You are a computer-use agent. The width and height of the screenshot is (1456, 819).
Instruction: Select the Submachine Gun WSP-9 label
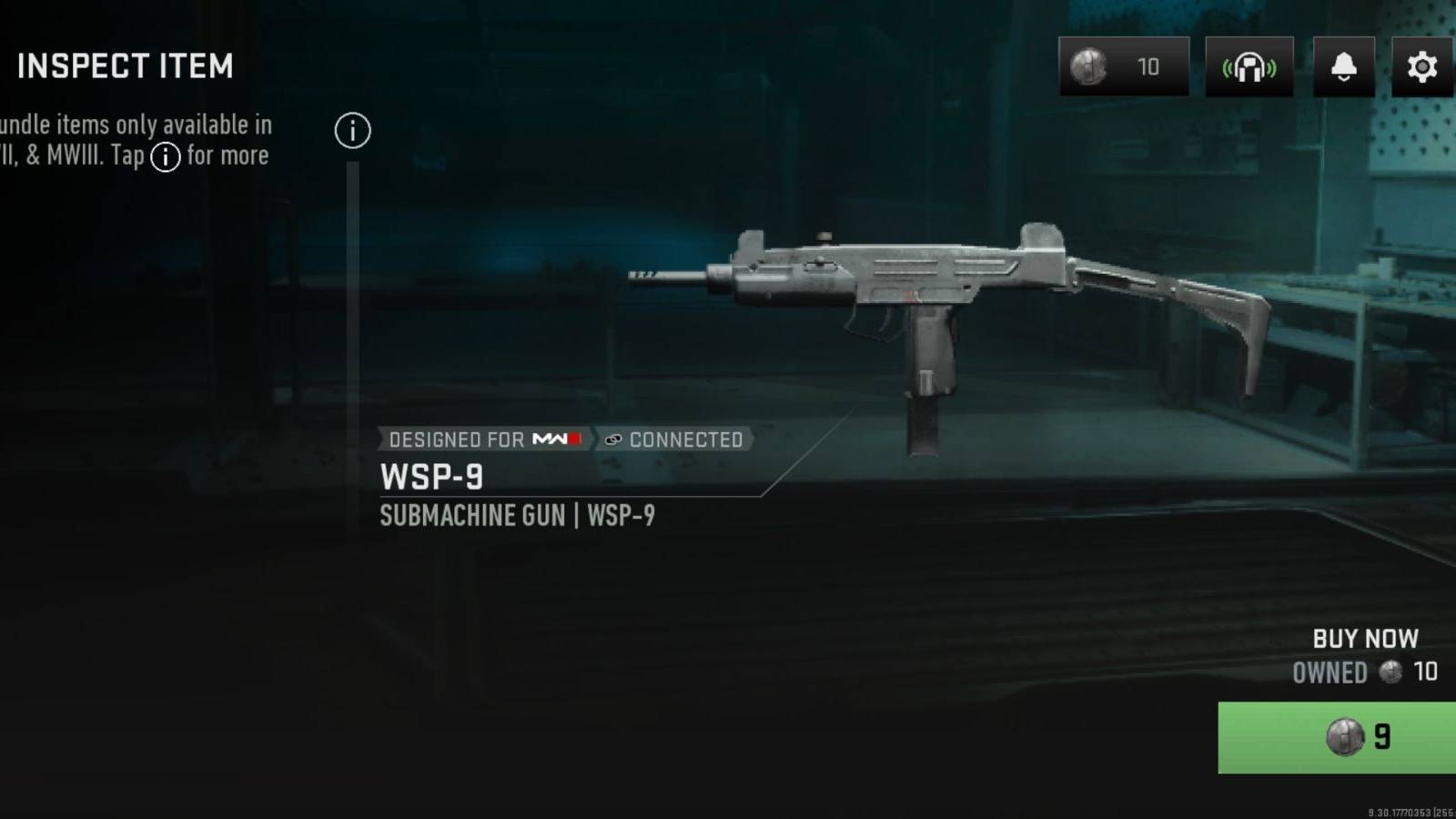pyautogui.click(x=521, y=516)
